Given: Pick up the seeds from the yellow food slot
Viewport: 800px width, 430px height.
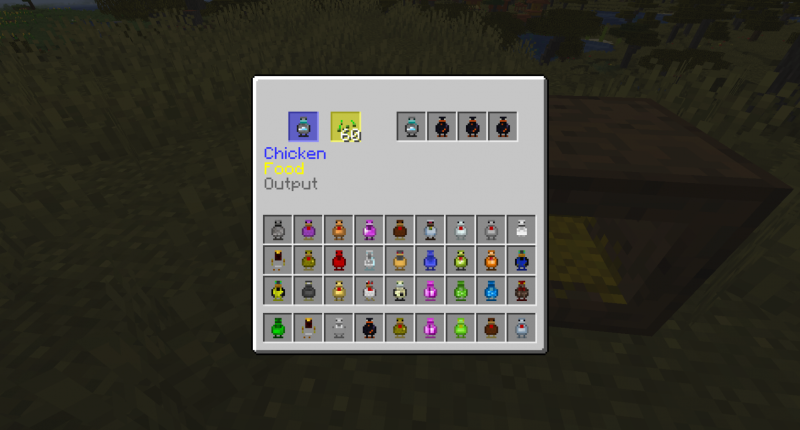Looking at the screenshot, I should pyautogui.click(x=345, y=126).
